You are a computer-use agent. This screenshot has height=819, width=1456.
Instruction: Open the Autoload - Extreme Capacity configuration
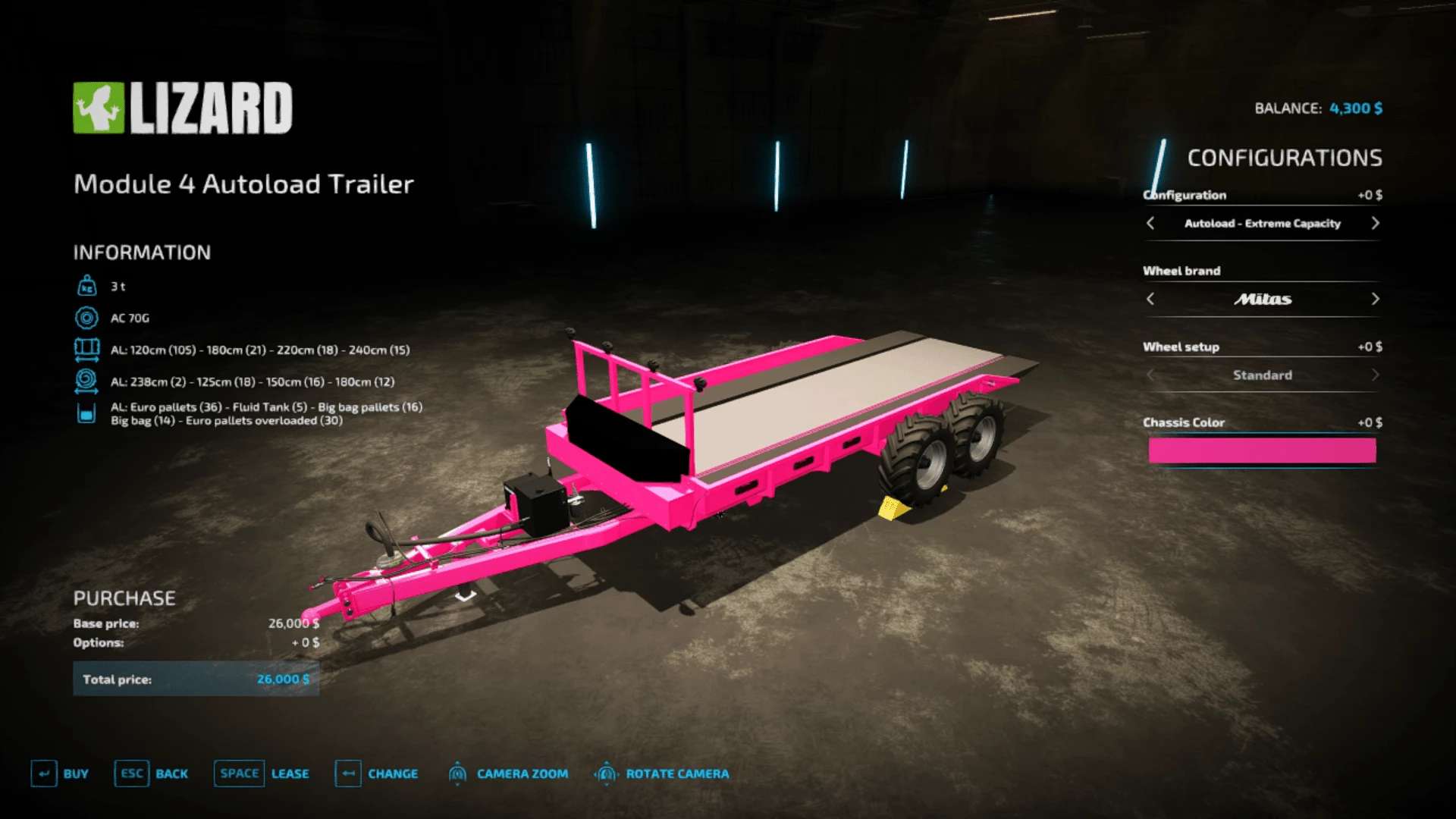point(1262,223)
